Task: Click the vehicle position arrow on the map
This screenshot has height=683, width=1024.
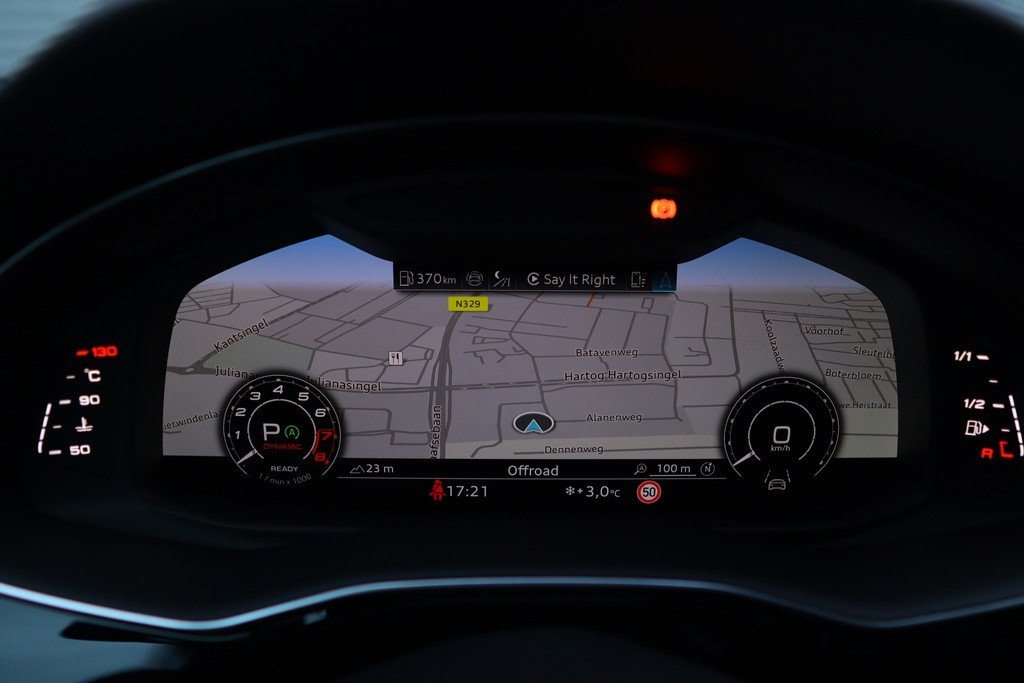Action: point(534,424)
